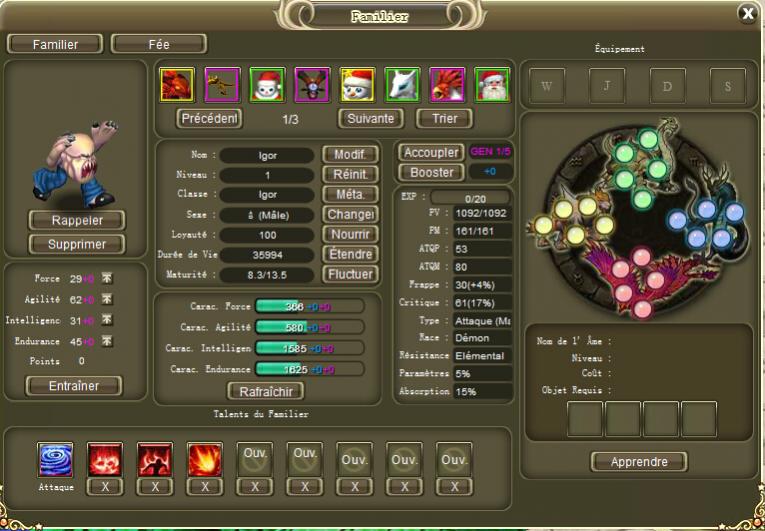Go to the next pet page with Suivante

coord(370,118)
